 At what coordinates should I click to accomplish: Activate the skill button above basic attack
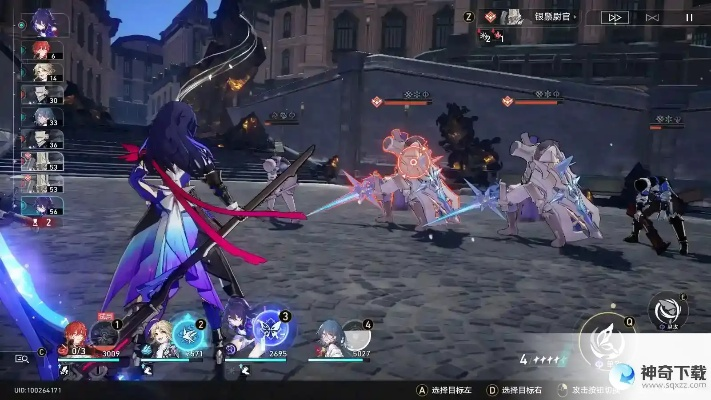(x=668, y=308)
